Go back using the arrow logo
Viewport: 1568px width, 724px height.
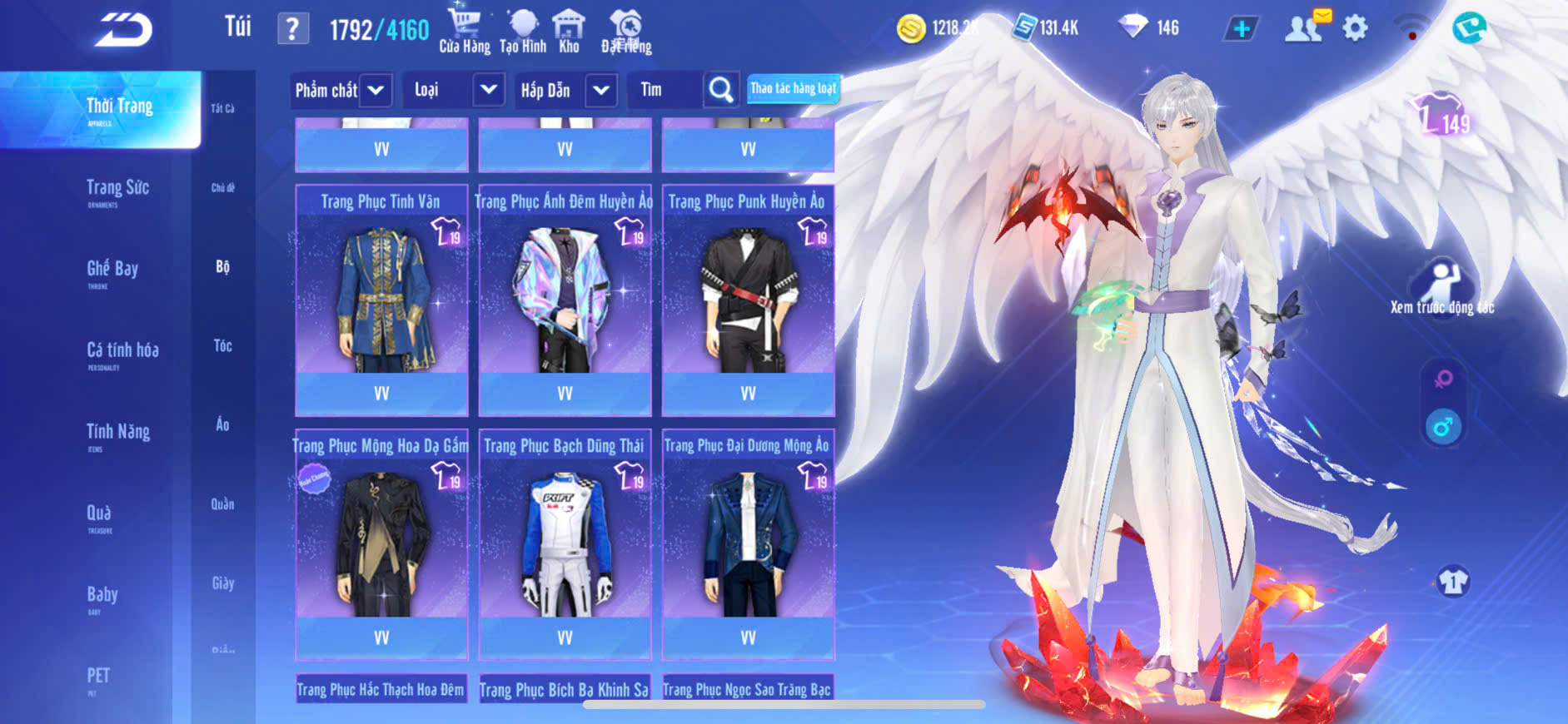pyautogui.click(x=123, y=30)
